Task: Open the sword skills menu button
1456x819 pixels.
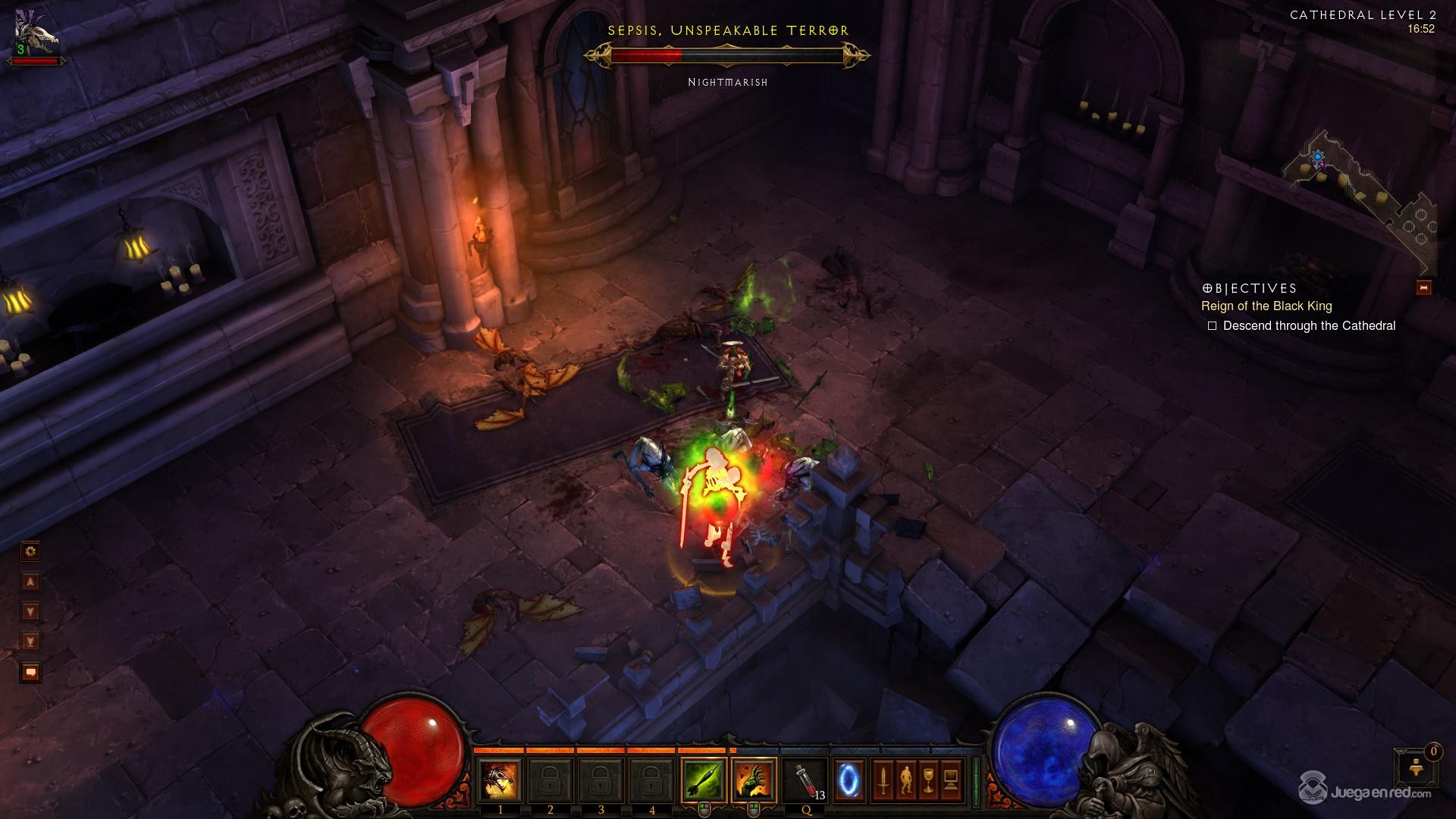Action: pyautogui.click(x=882, y=780)
